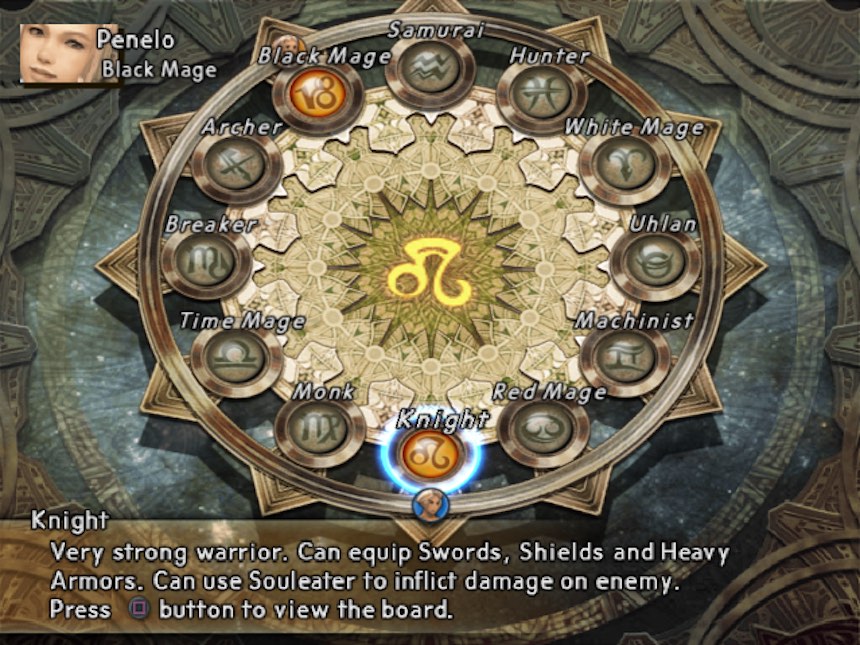This screenshot has height=645, width=860.
Task: Pick the Monk job medallion
Action: point(319,428)
